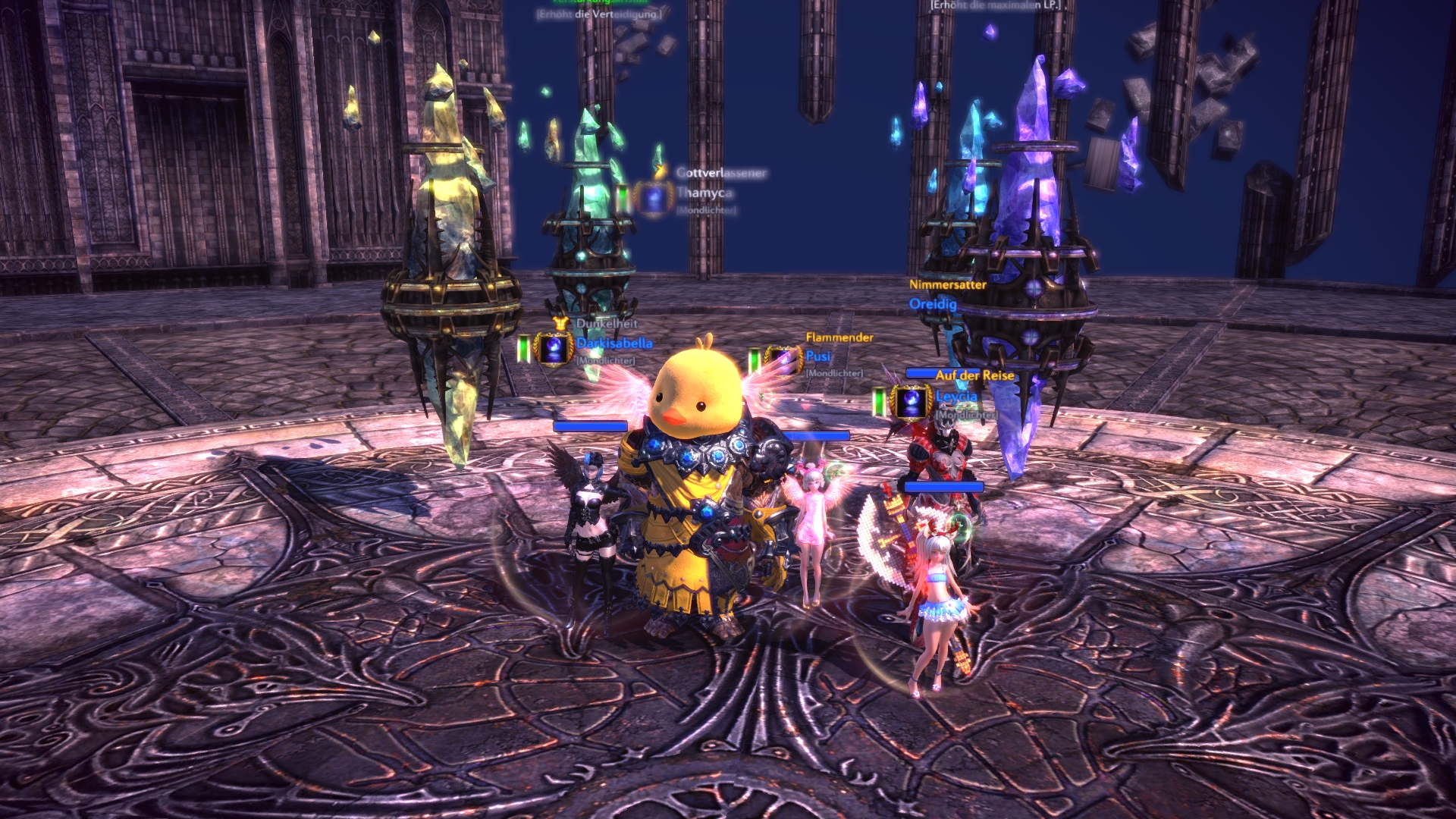The image size is (1456, 819).
Task: Select Oreidig's blue name tag
Action: point(933,304)
